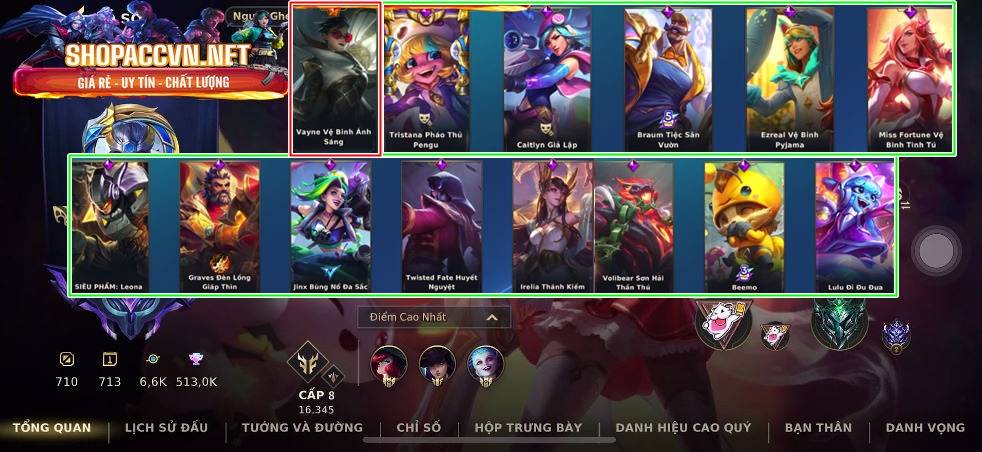Open the Tướng Và Đường tab
This screenshot has width=982, height=452.
(x=302, y=428)
